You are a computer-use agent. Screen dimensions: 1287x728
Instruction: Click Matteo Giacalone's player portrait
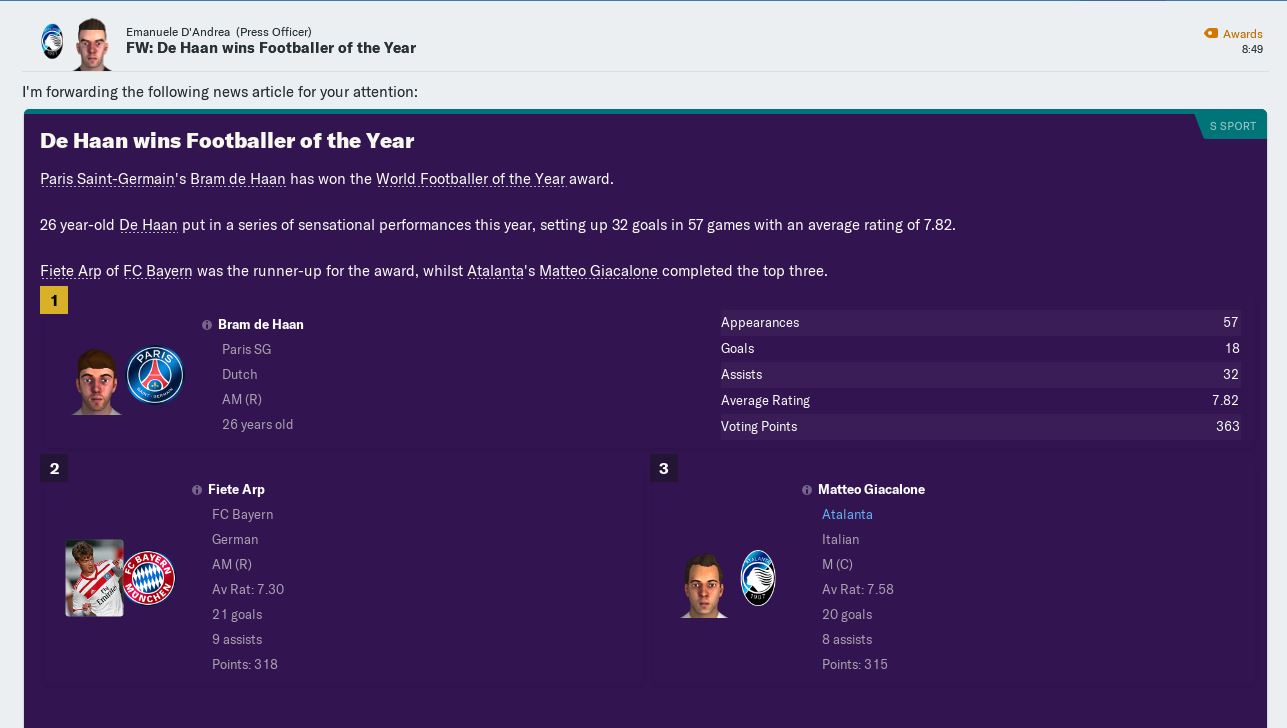point(705,584)
